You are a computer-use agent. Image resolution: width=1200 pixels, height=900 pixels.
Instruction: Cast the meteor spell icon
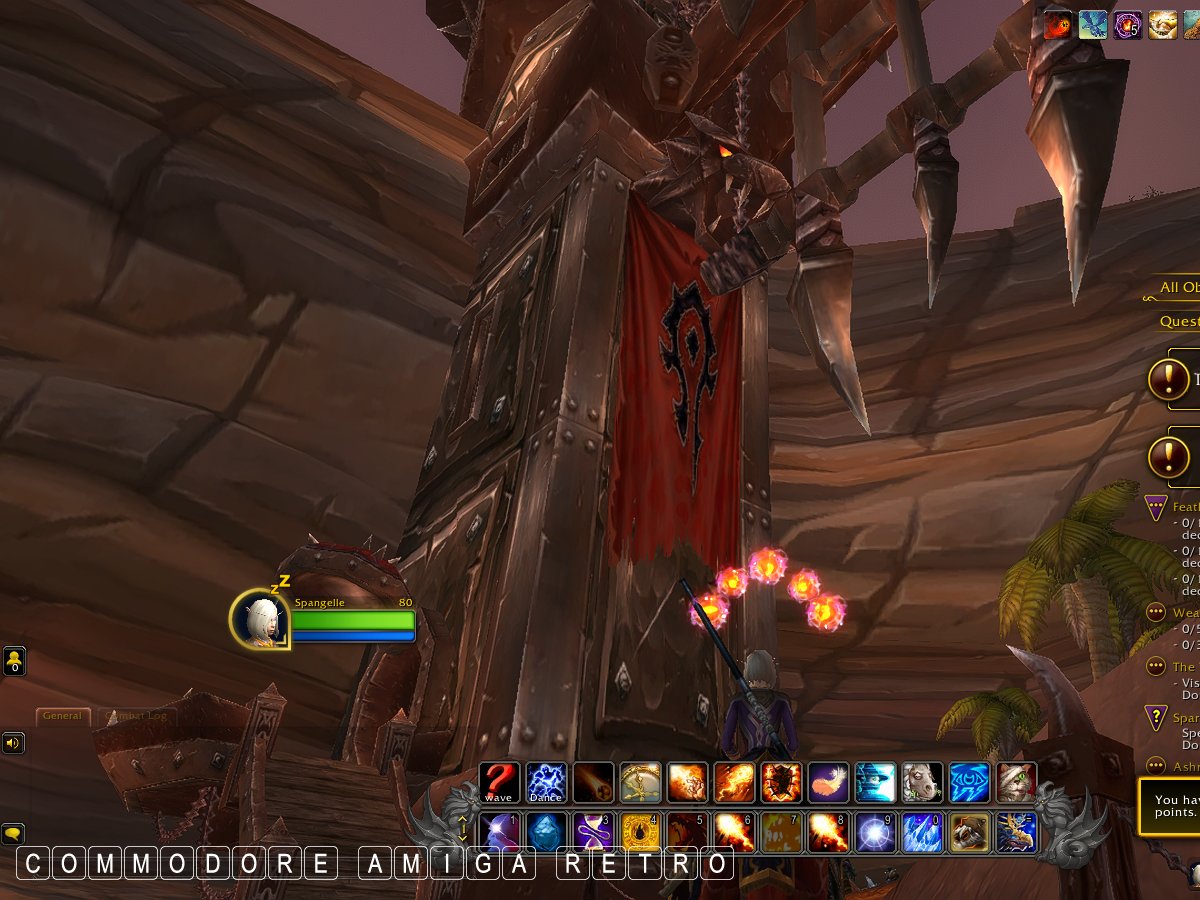click(594, 782)
